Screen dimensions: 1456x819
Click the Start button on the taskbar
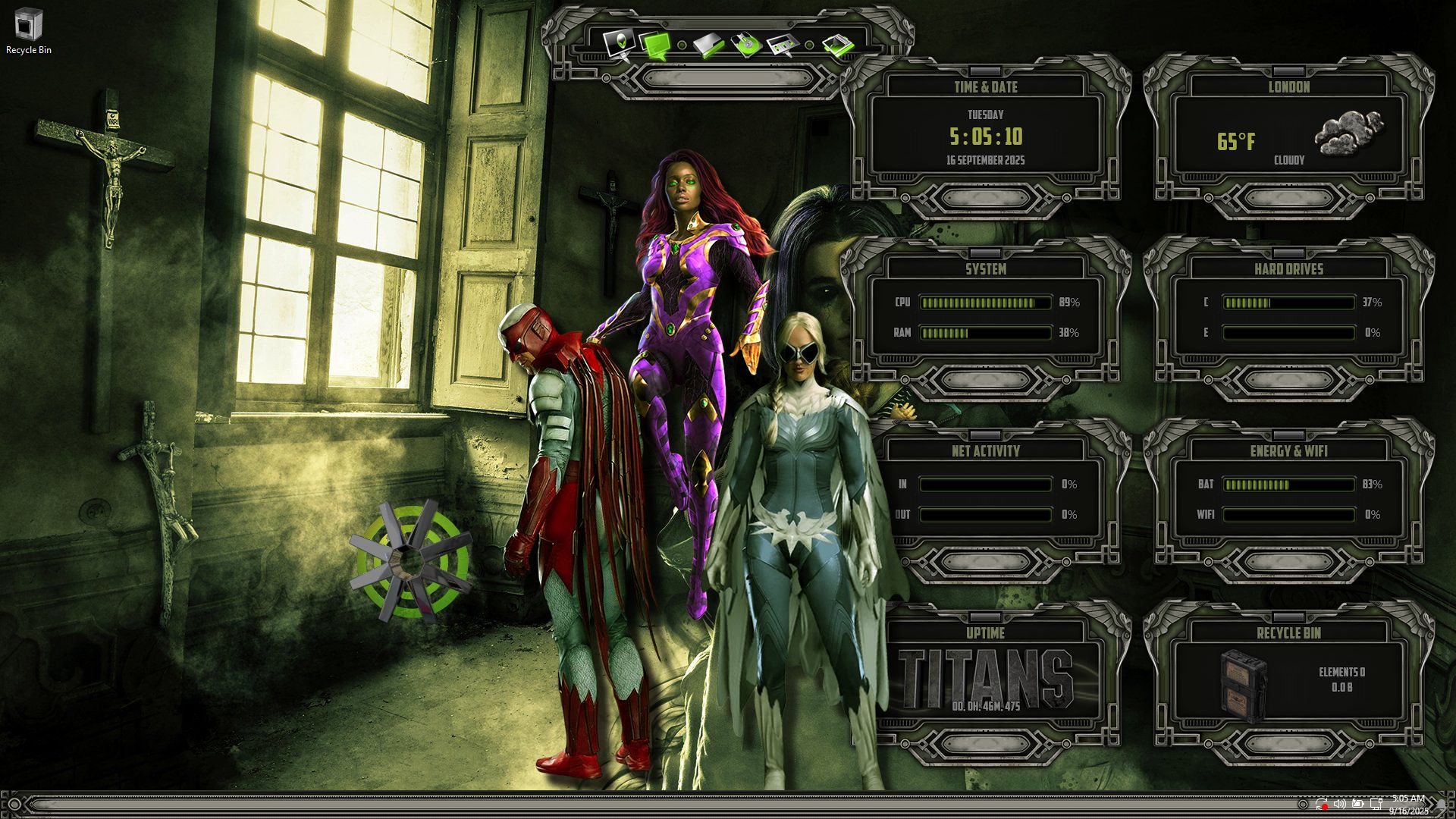pyautogui.click(x=14, y=805)
